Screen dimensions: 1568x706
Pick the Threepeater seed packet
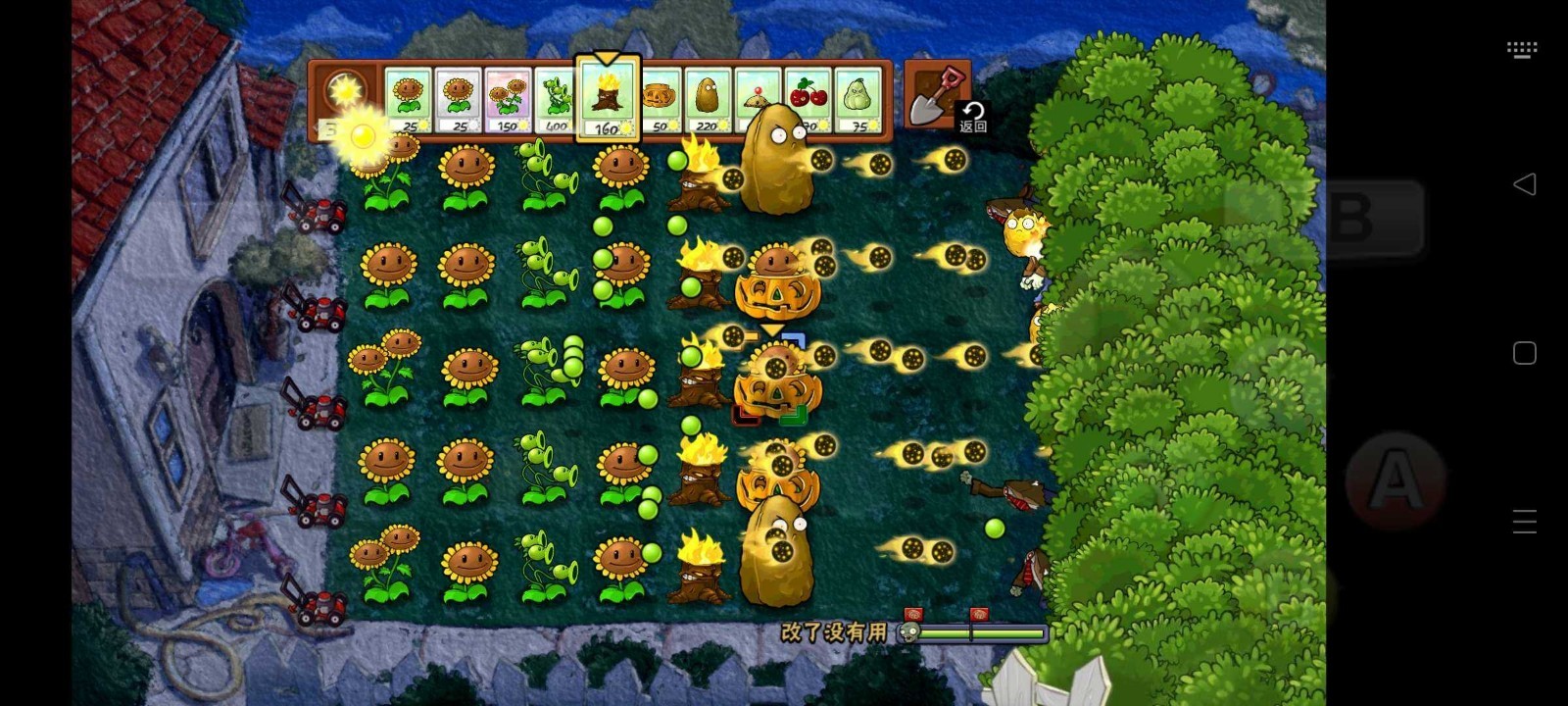pyautogui.click(x=556, y=98)
